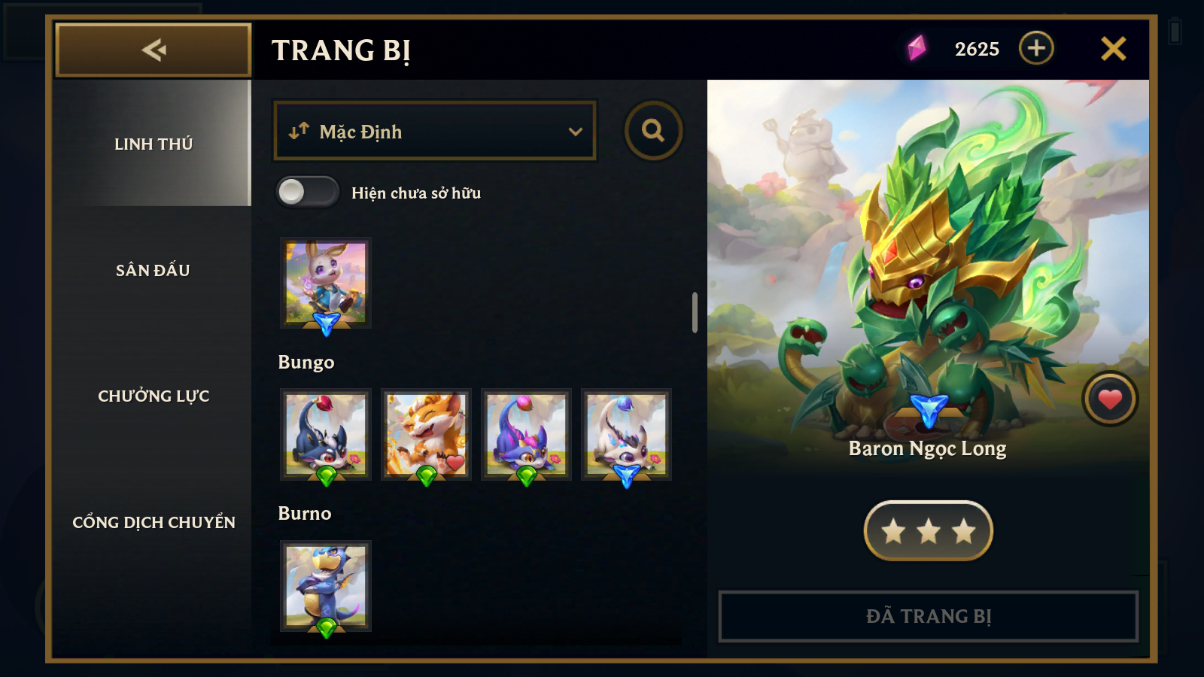Open the Mặc Định sort dropdown
The height and width of the screenshot is (677, 1204).
click(x=435, y=131)
